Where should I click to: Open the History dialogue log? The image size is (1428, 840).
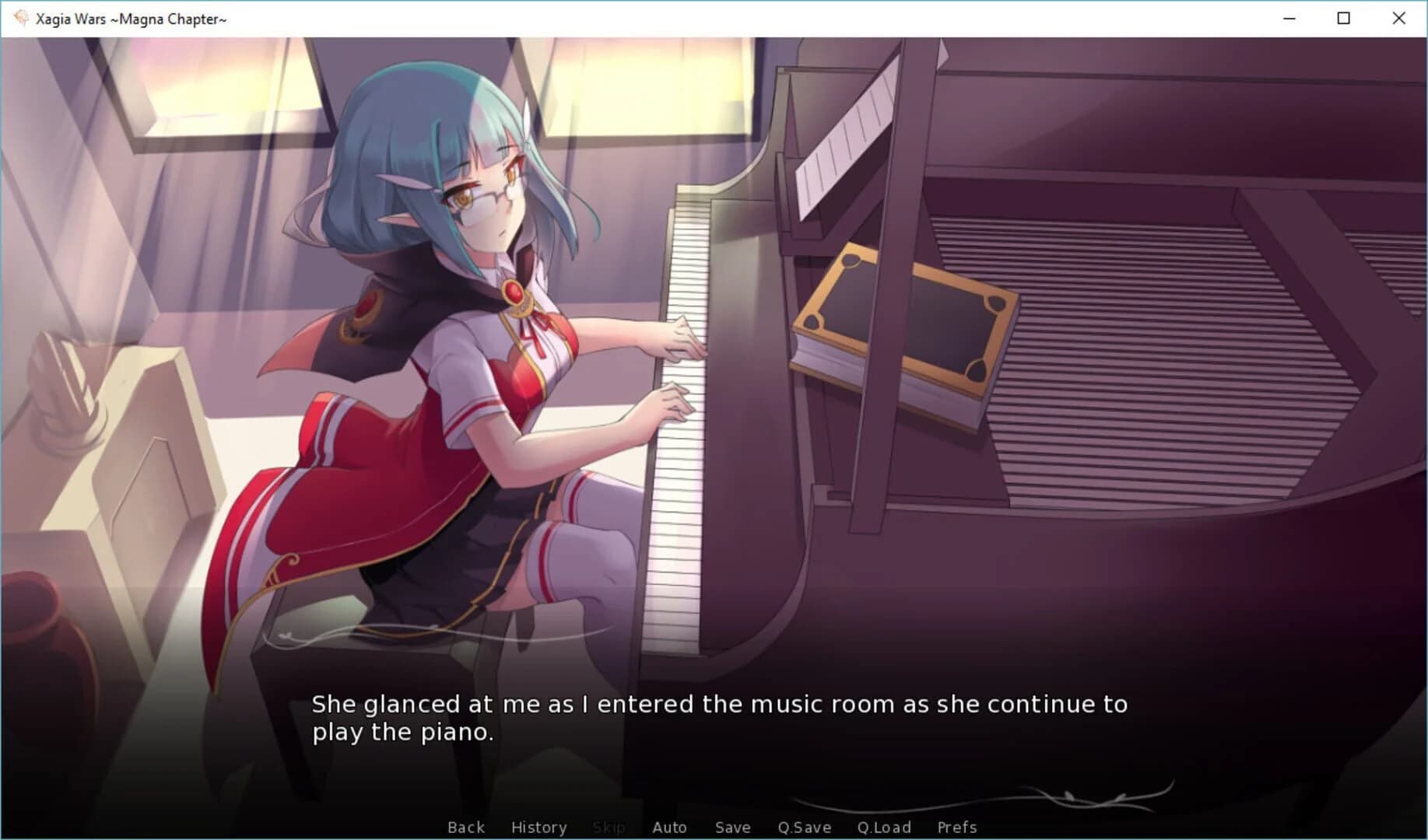539,827
